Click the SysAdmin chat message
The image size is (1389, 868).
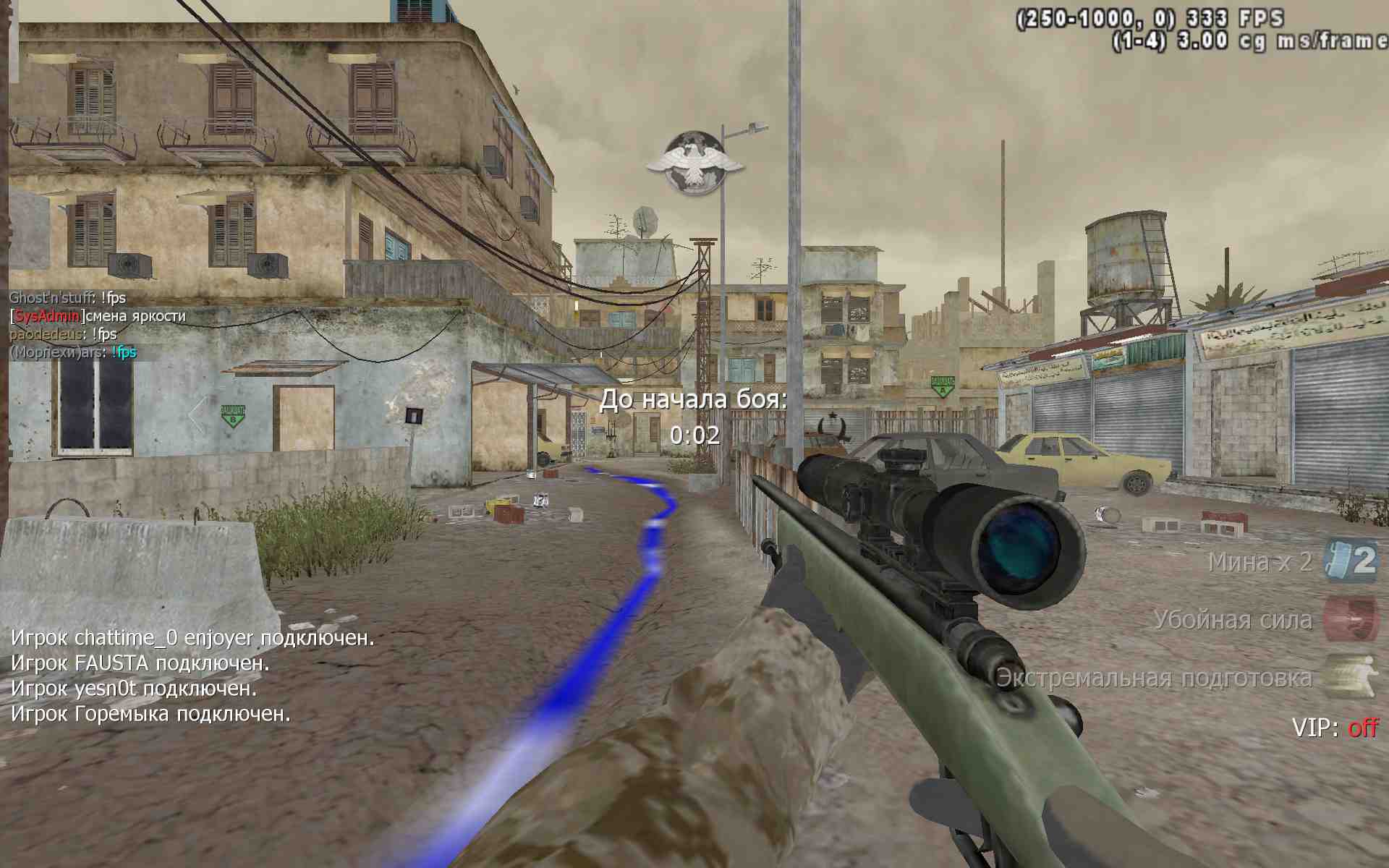[98, 316]
